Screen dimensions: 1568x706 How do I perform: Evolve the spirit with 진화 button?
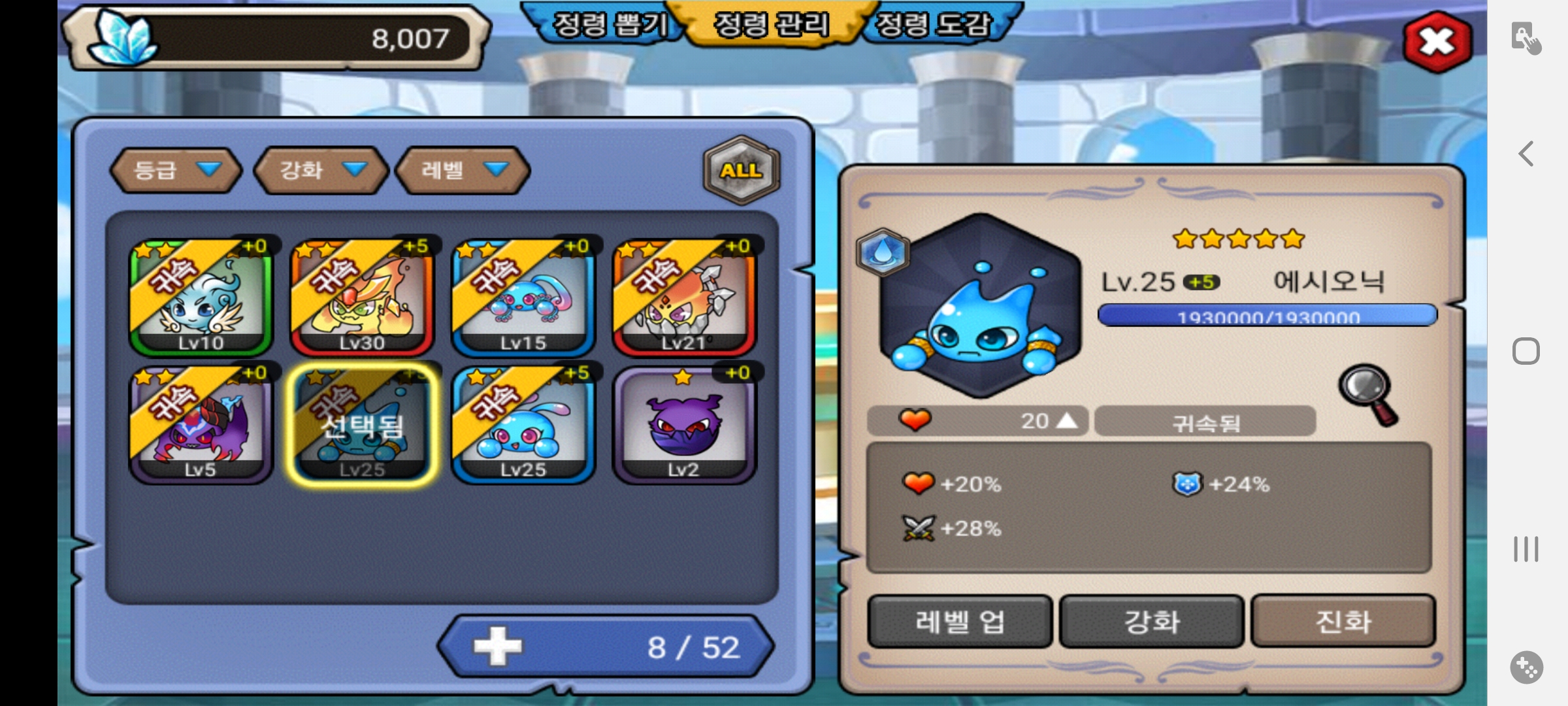1343,621
